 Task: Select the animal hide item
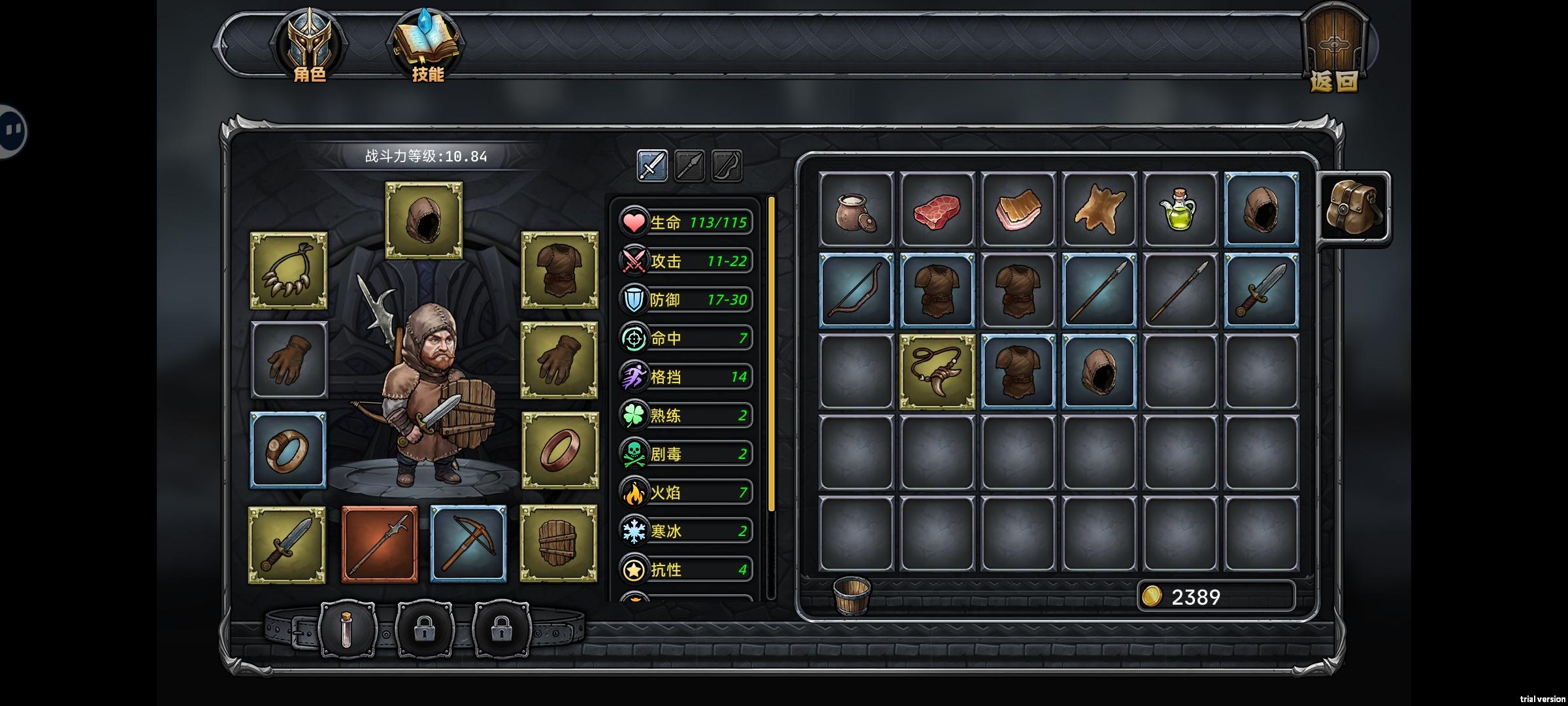tap(1099, 210)
